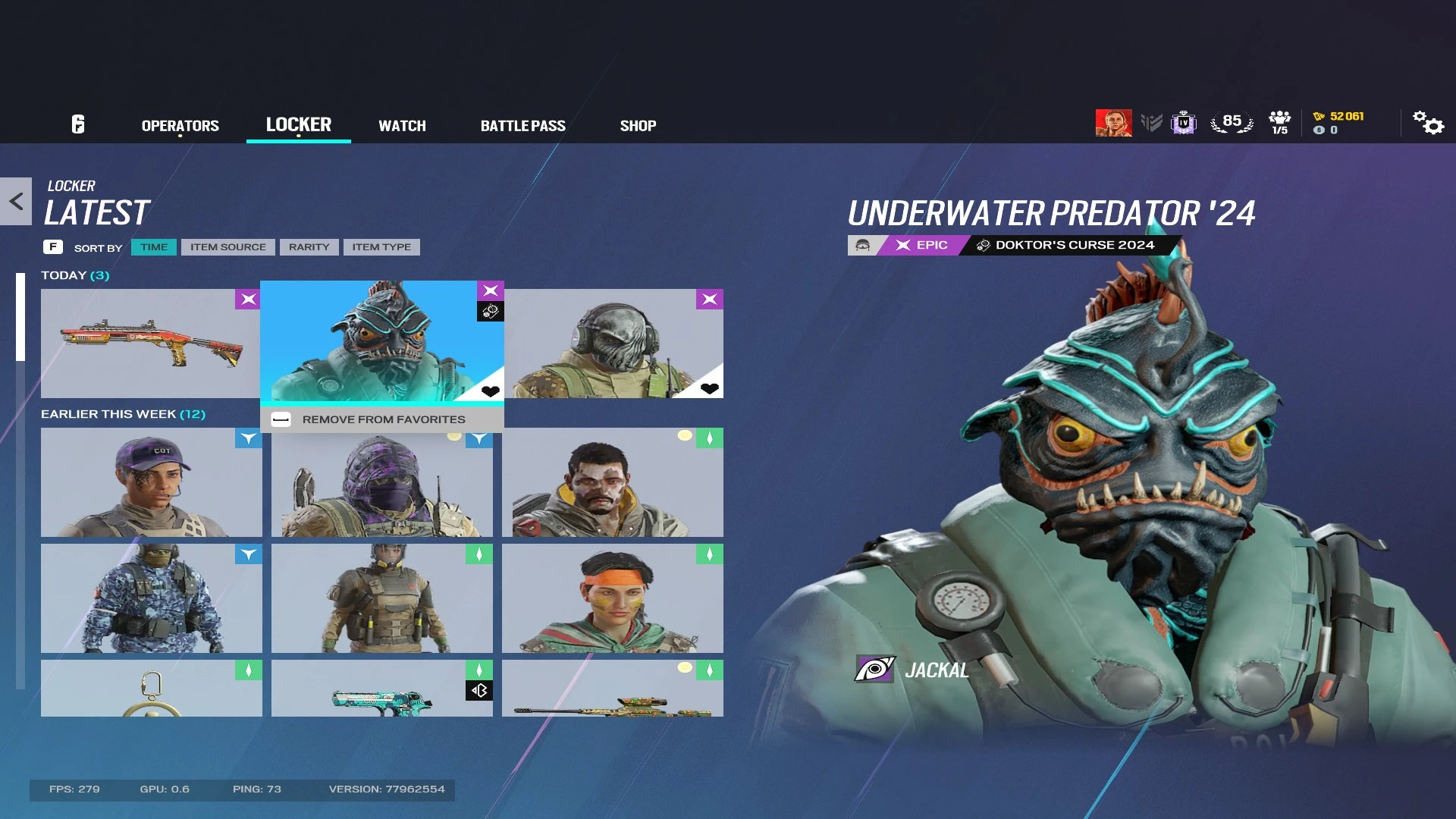Image resolution: width=1456 pixels, height=819 pixels.
Task: Open the BATTLE PASS tab
Action: coord(523,125)
